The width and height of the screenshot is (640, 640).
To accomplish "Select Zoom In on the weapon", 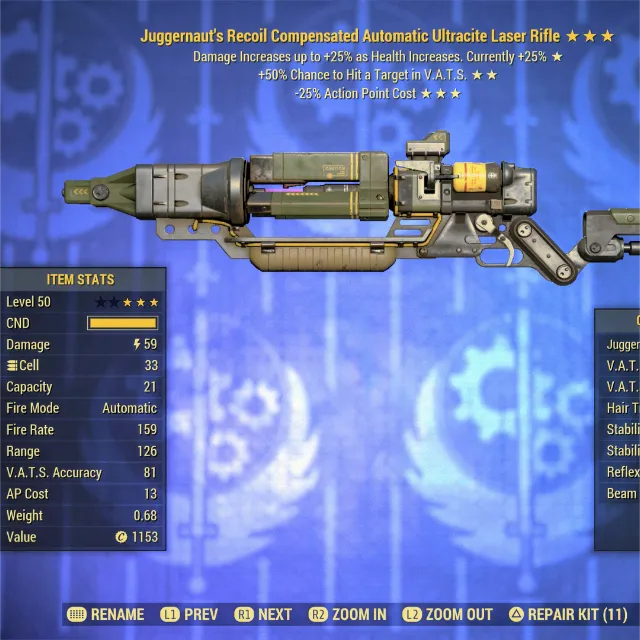I will point(347,615).
